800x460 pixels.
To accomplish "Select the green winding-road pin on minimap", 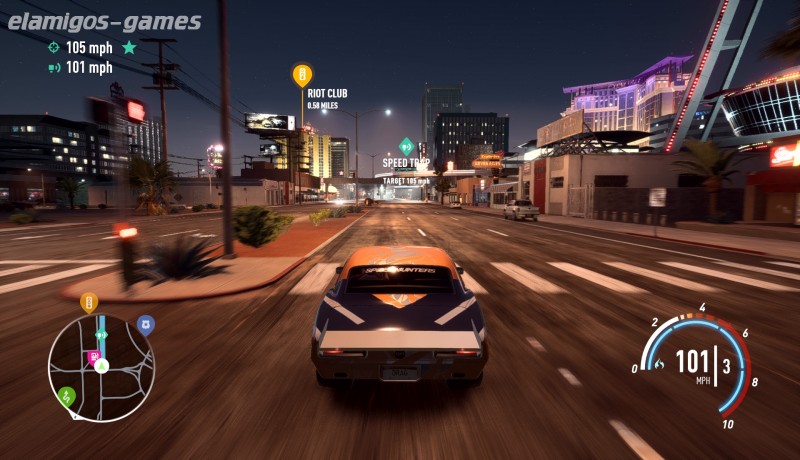I will [x=66, y=396].
